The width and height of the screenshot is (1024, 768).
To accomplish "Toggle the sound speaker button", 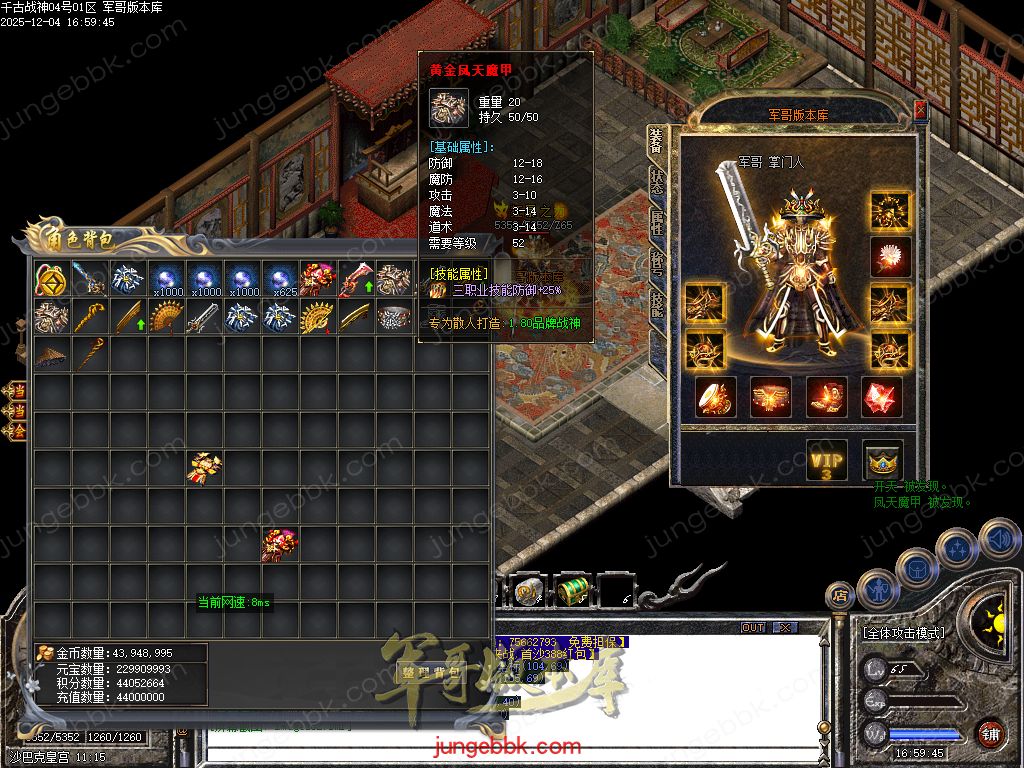I will [x=998, y=540].
